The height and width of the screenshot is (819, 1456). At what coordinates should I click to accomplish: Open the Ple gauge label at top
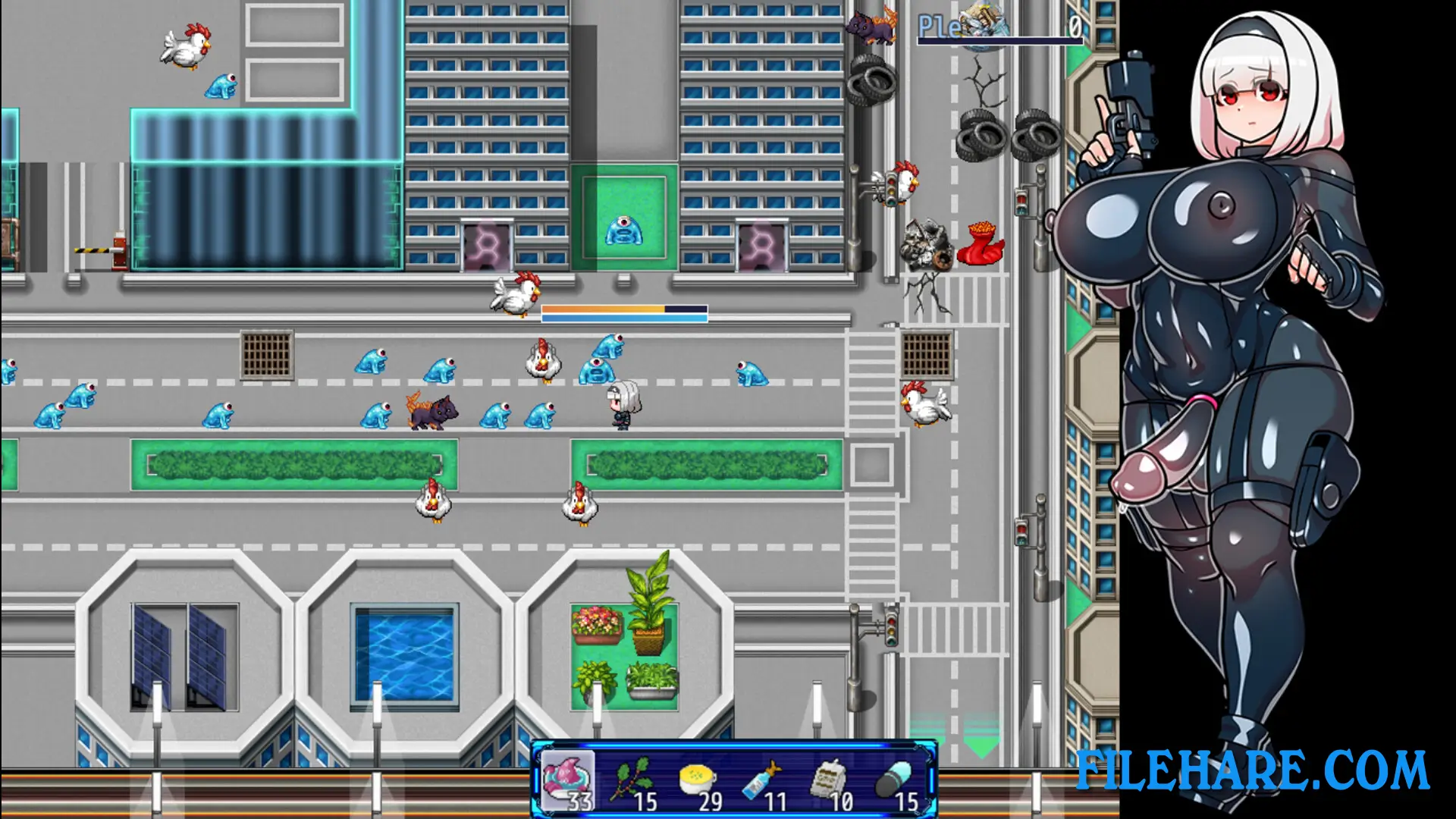(x=938, y=27)
